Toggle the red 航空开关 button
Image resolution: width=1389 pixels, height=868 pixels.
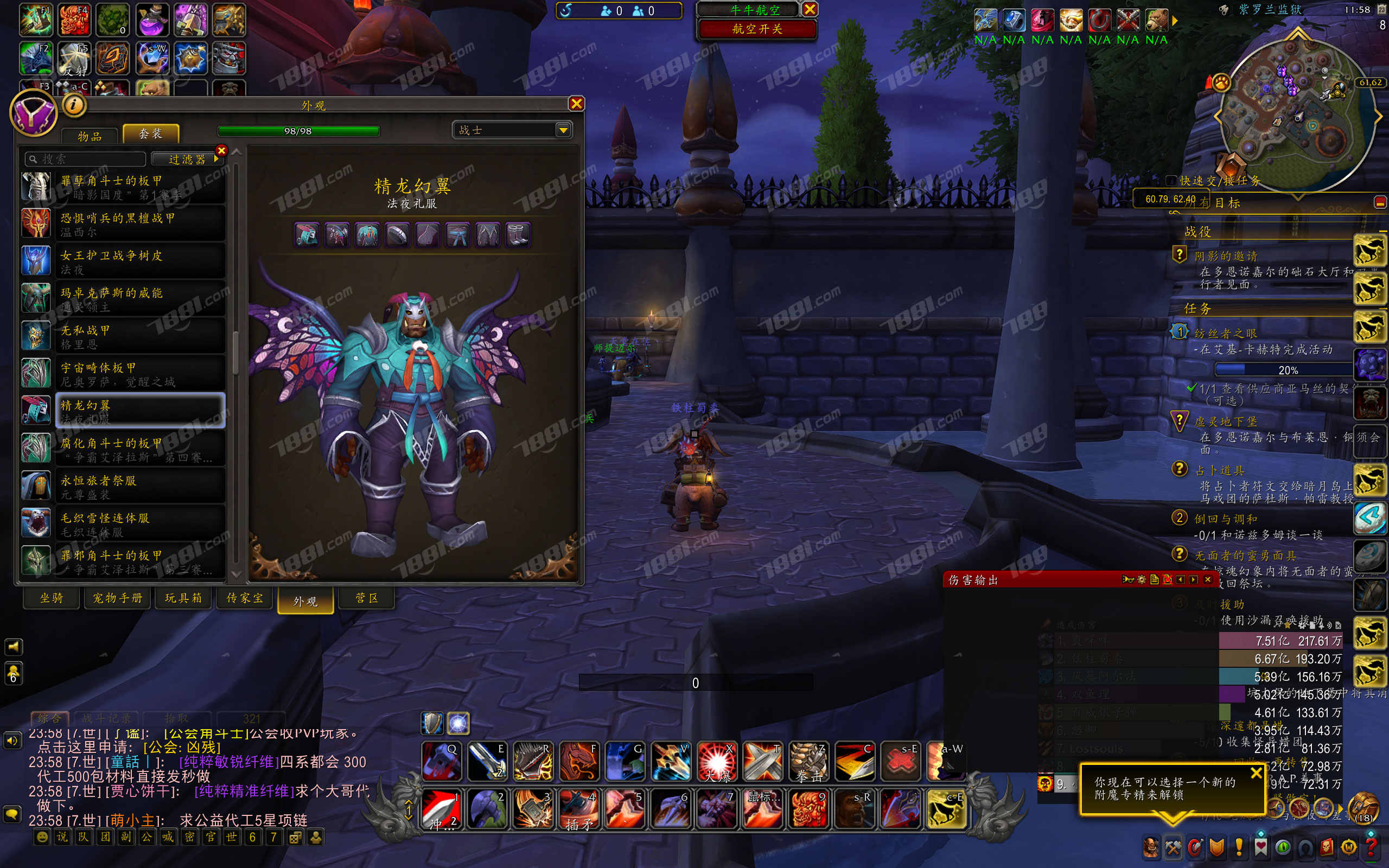pyautogui.click(x=757, y=29)
